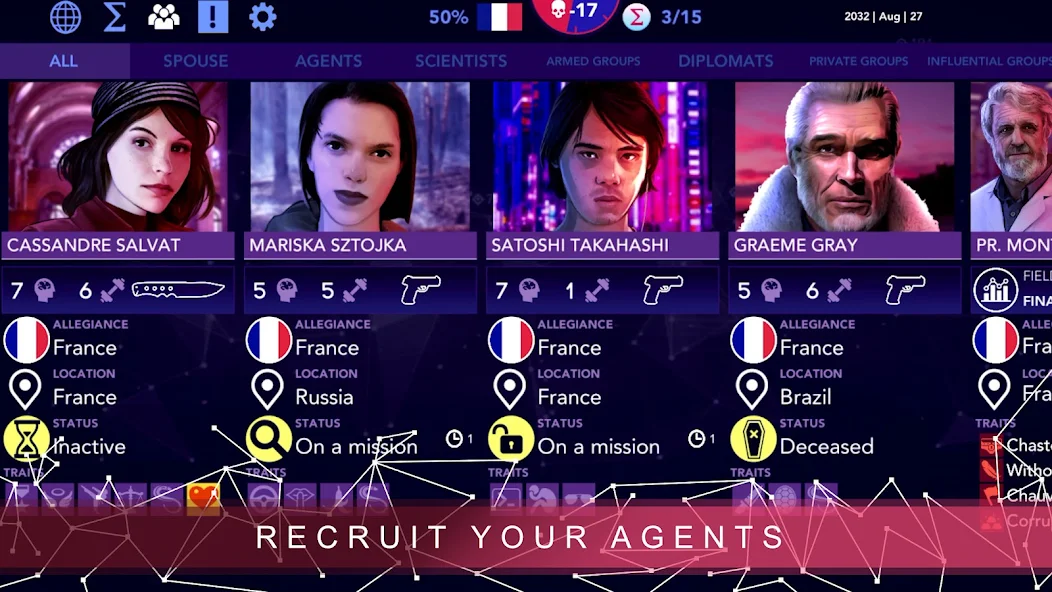Screen dimensions: 1052x592
Task: Click the skull counter badge
Action: pos(575,13)
